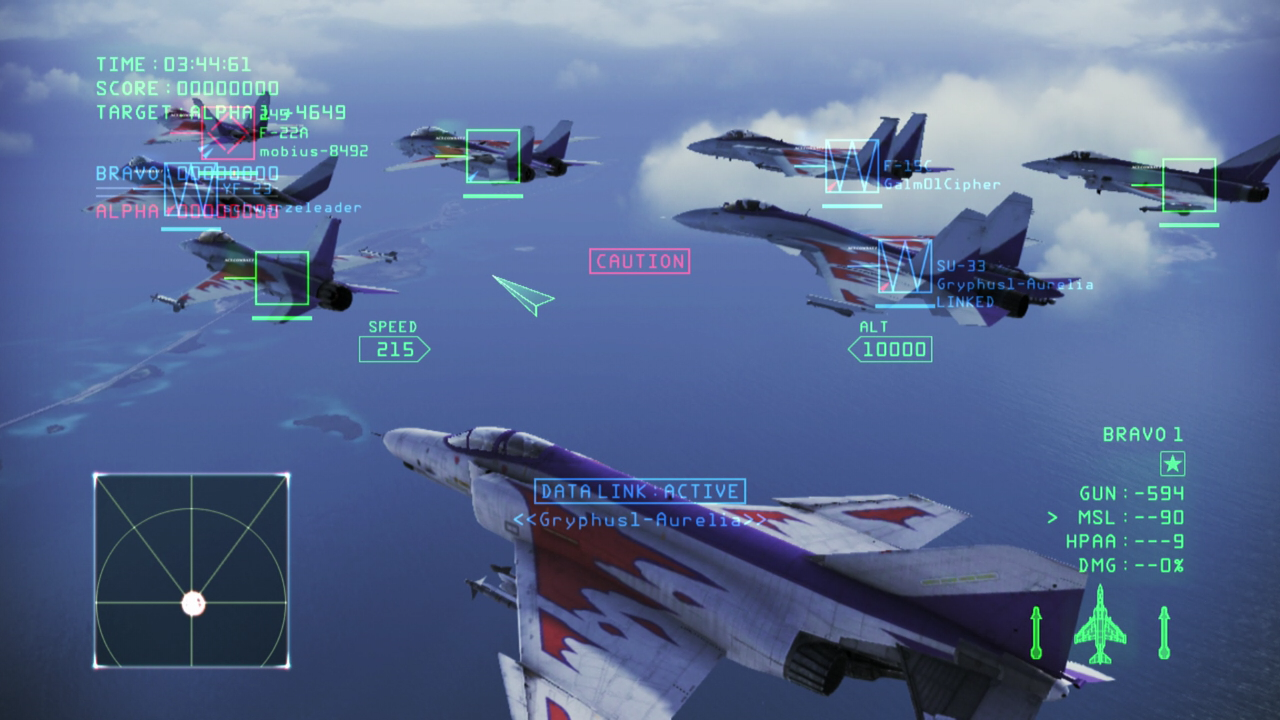Screen dimensions: 1280x720
Task: Click the BRAVO 1 star emblem
Action: coord(1171,463)
